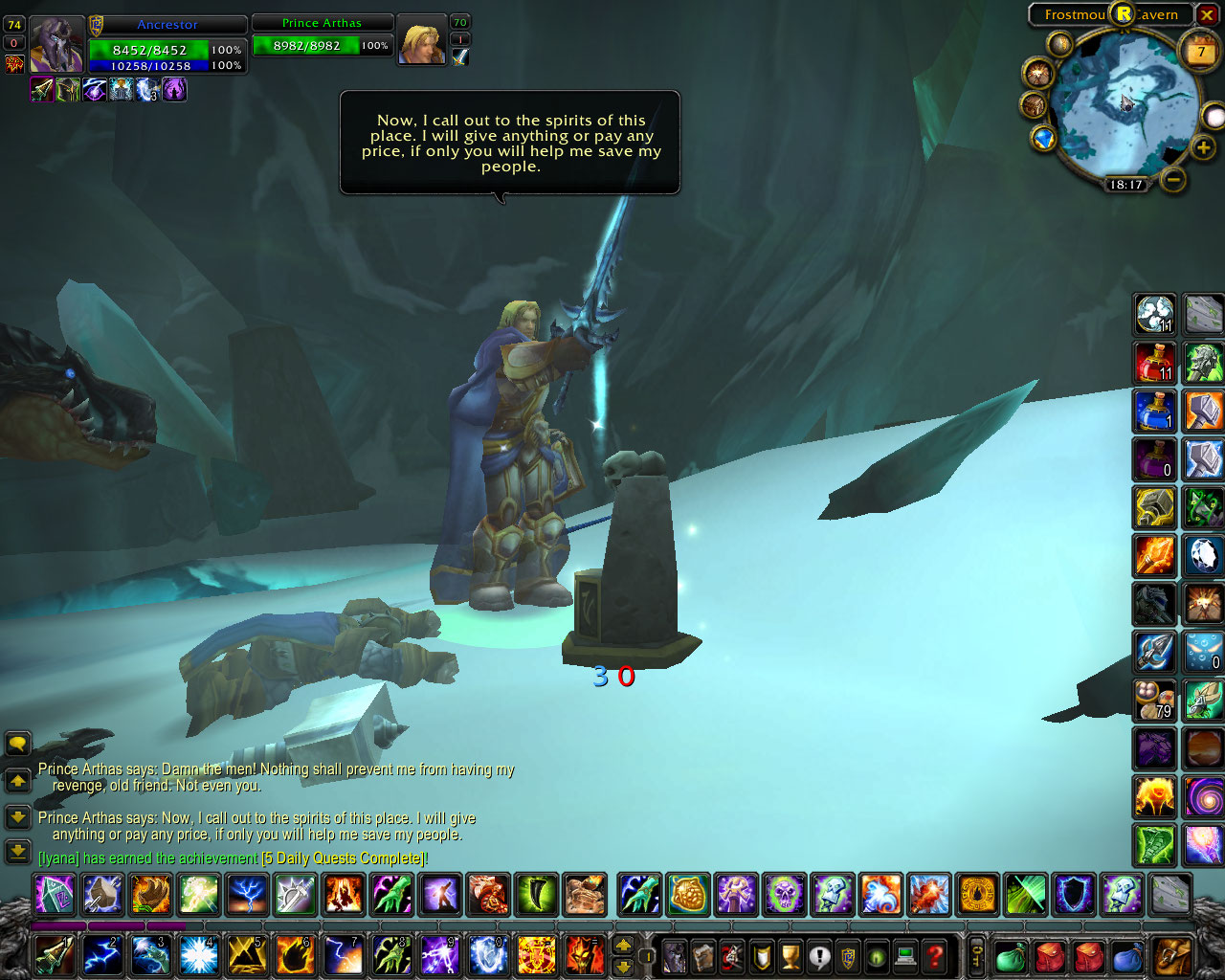The width and height of the screenshot is (1225, 980).
Task: Activate the fiery hand ability in slot 6
Action: 295,955
